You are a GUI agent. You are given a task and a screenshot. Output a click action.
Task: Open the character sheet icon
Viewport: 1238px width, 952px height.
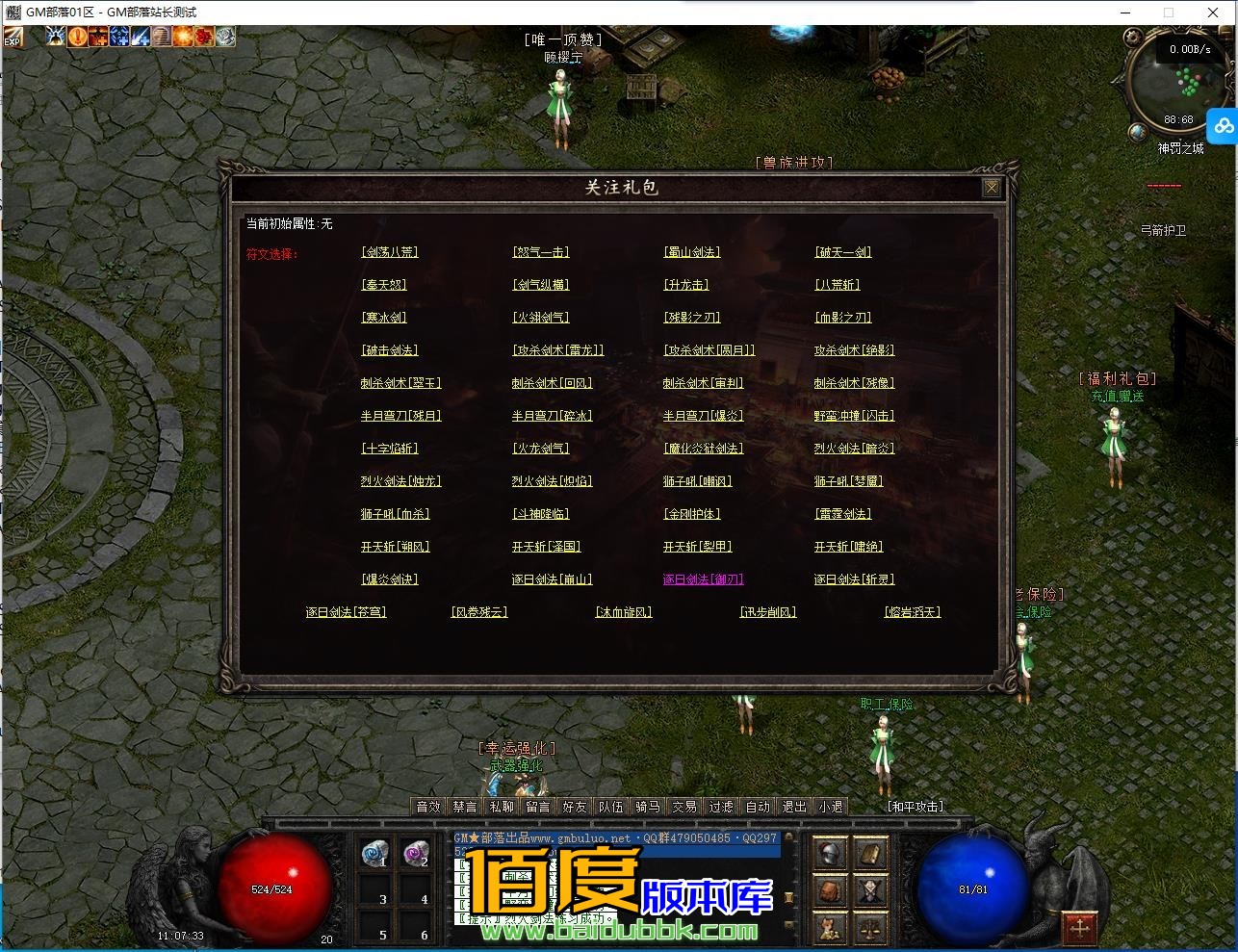[x=869, y=891]
